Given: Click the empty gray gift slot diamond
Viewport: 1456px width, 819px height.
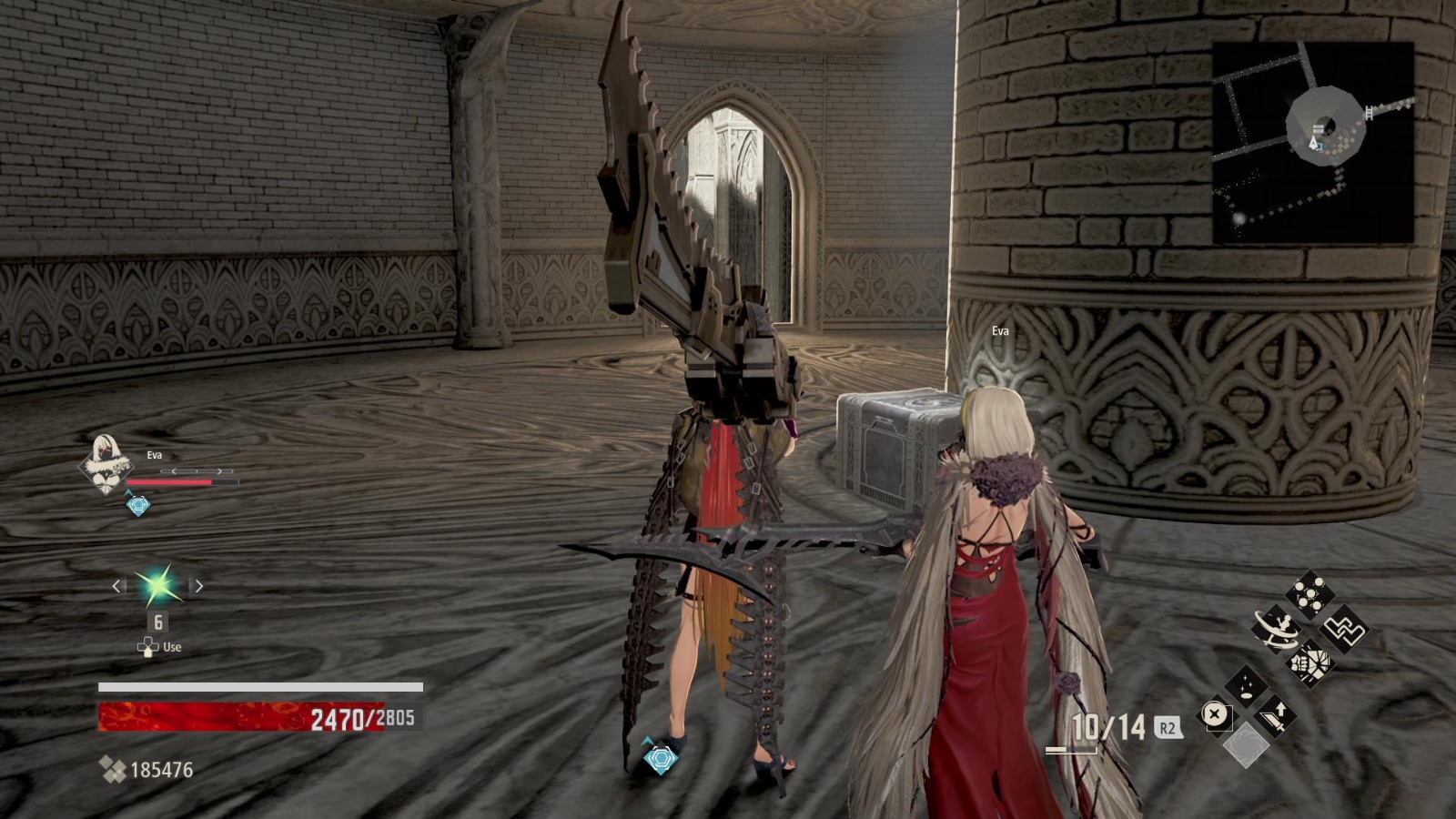Looking at the screenshot, I should tap(1247, 744).
